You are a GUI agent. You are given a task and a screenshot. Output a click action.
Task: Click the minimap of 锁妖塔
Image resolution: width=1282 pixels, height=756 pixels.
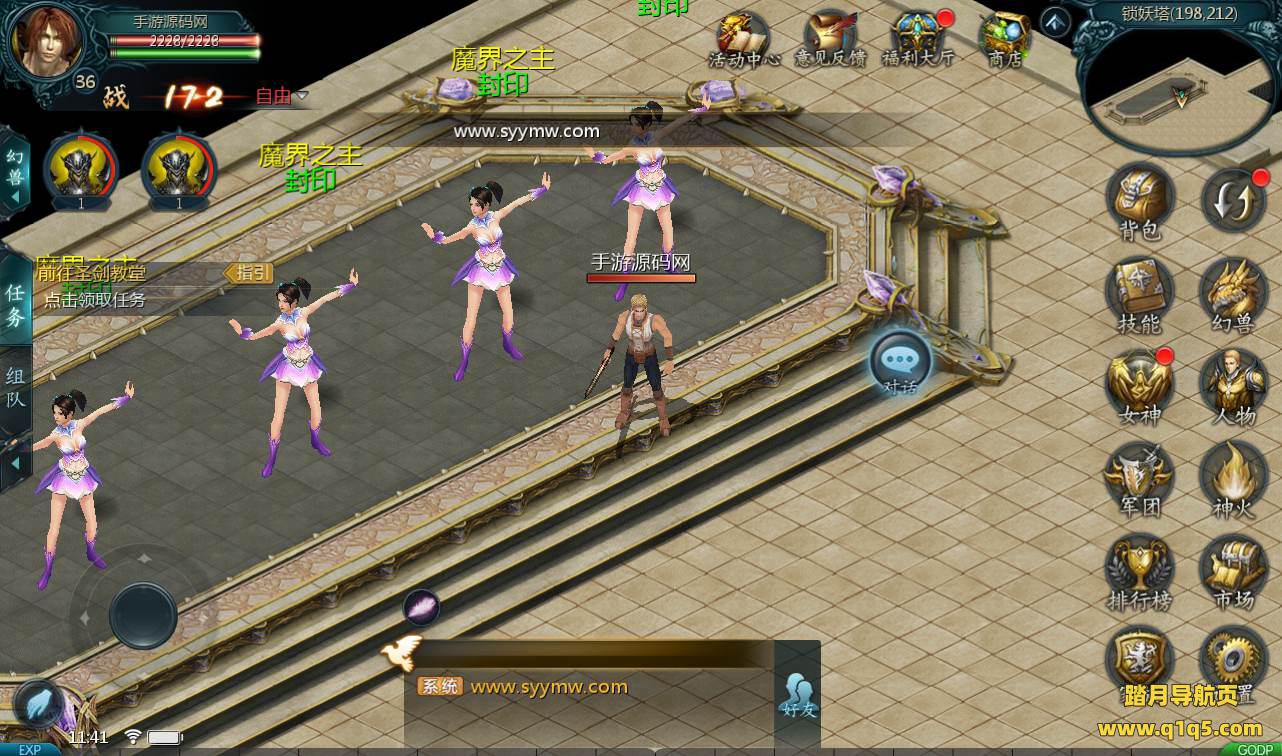click(x=1180, y=92)
